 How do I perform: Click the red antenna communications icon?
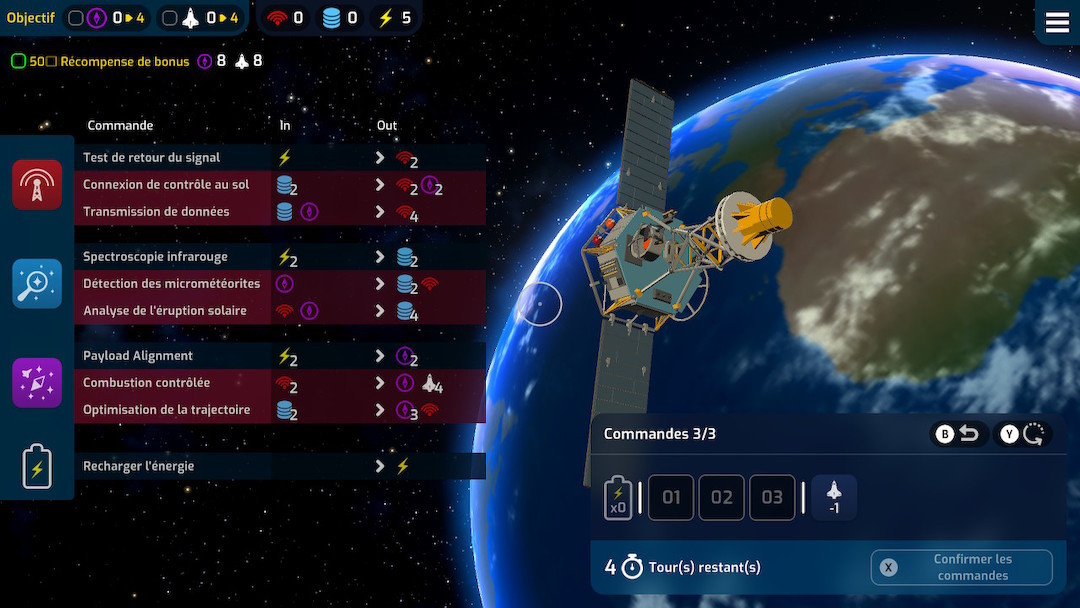point(37,185)
